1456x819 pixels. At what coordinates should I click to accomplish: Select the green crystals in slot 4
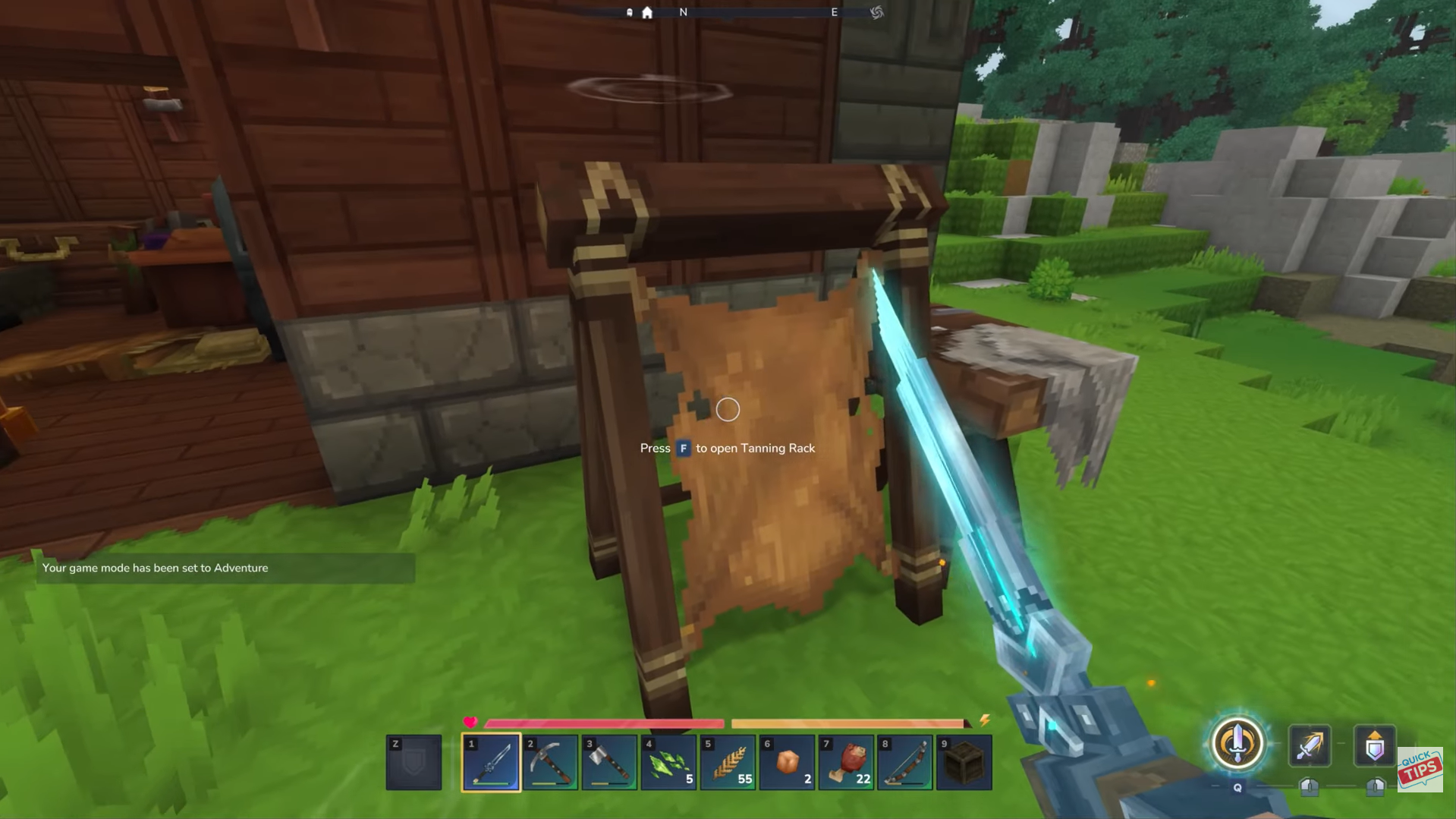[668, 762]
